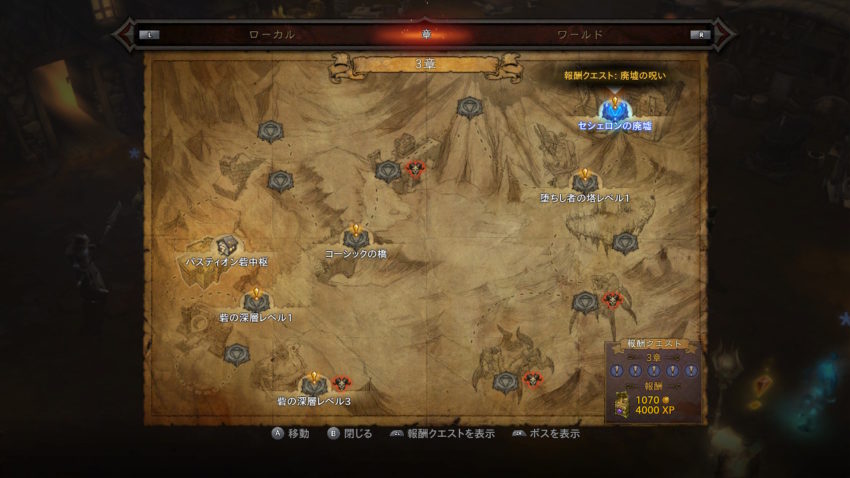Choose the 堕ちし者の塔レベル1 waypoint
Viewport: 850px width, 478px height.
click(585, 182)
